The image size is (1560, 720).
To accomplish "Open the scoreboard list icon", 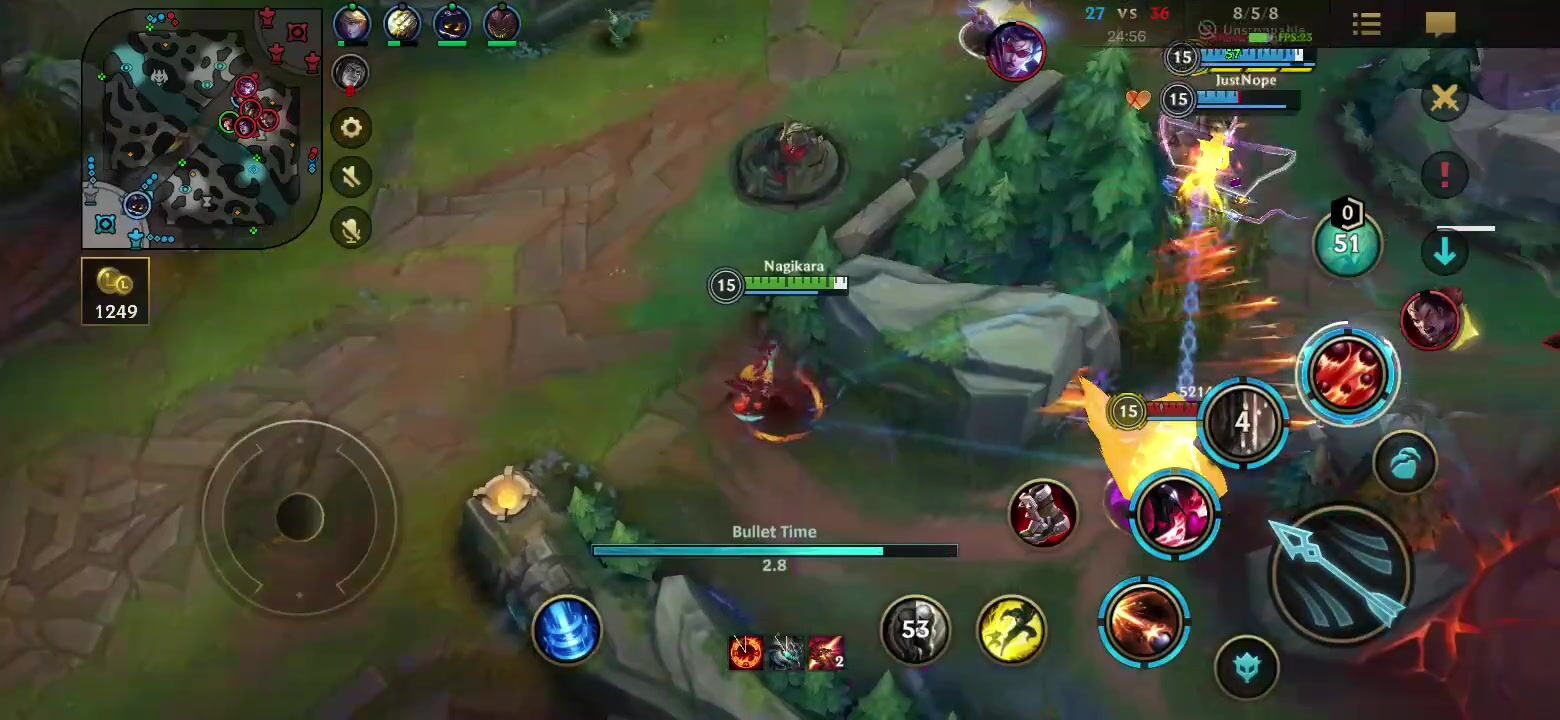I will pos(1366,24).
